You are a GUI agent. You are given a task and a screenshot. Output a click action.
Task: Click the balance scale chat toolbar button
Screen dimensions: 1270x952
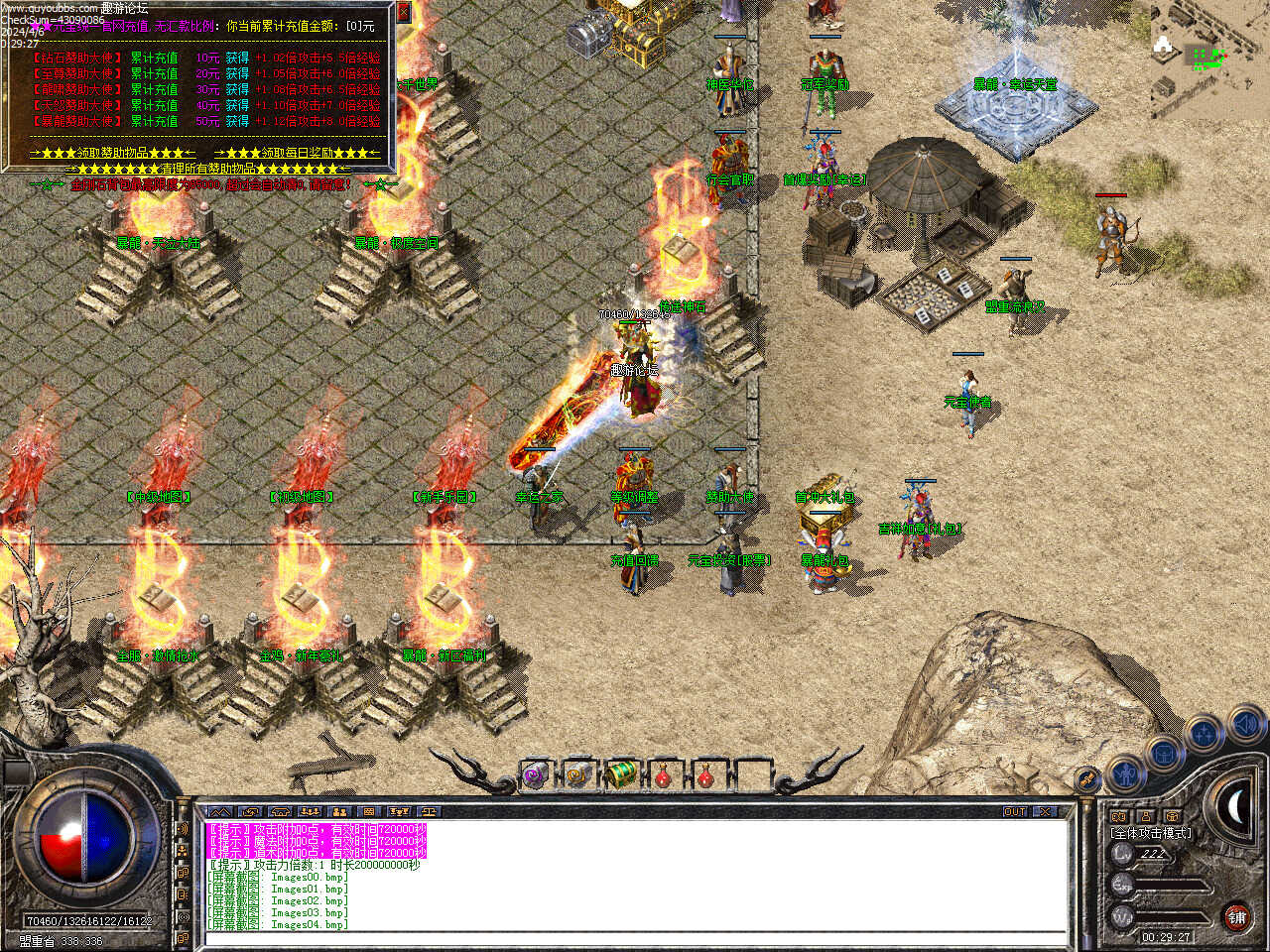pyautogui.click(x=429, y=811)
